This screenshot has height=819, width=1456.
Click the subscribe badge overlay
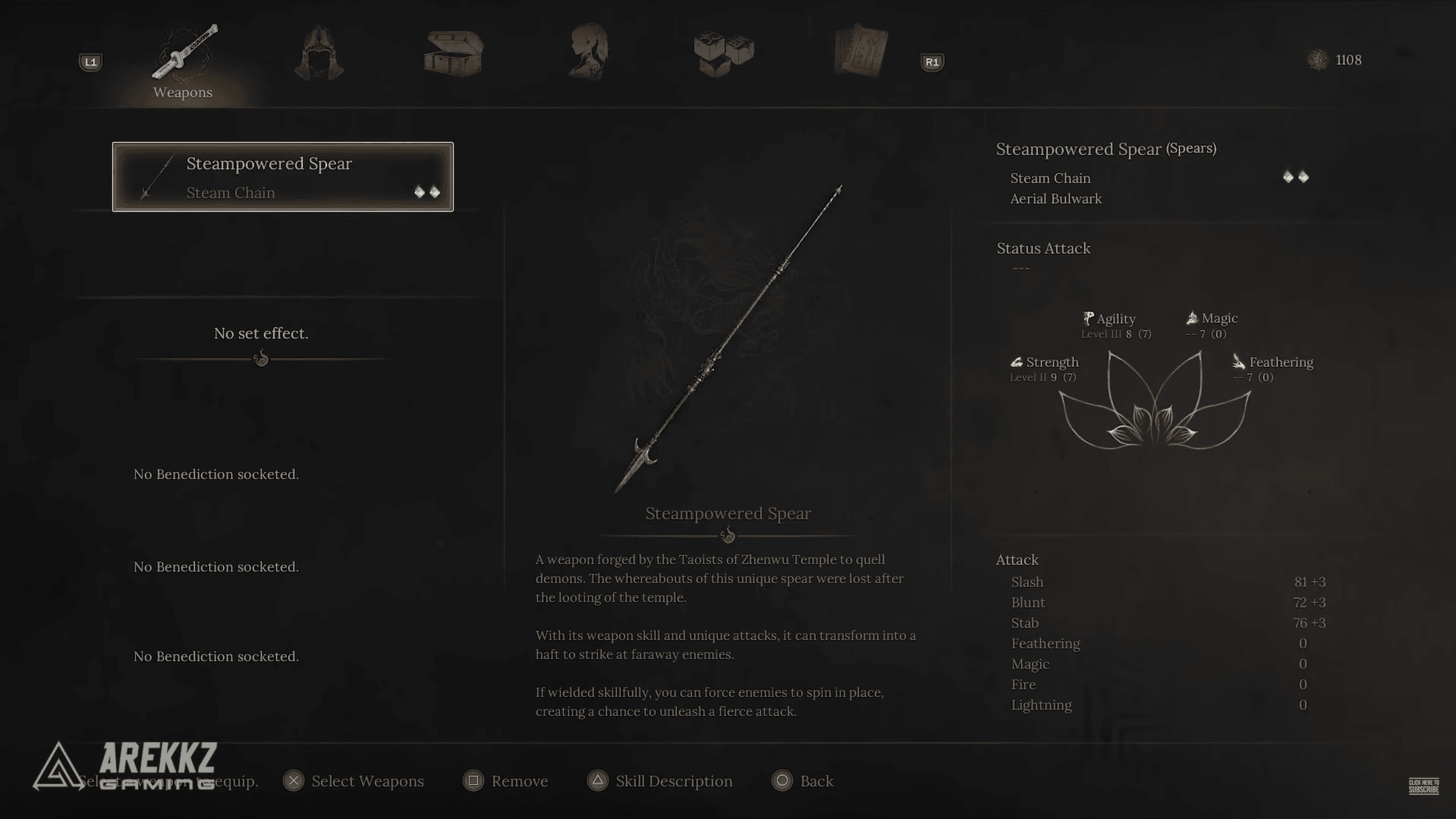pos(1423,786)
